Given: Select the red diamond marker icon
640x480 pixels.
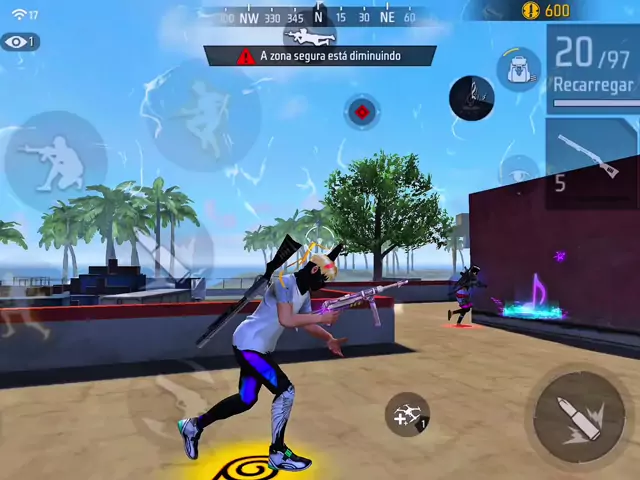Looking at the screenshot, I should pos(362,112).
